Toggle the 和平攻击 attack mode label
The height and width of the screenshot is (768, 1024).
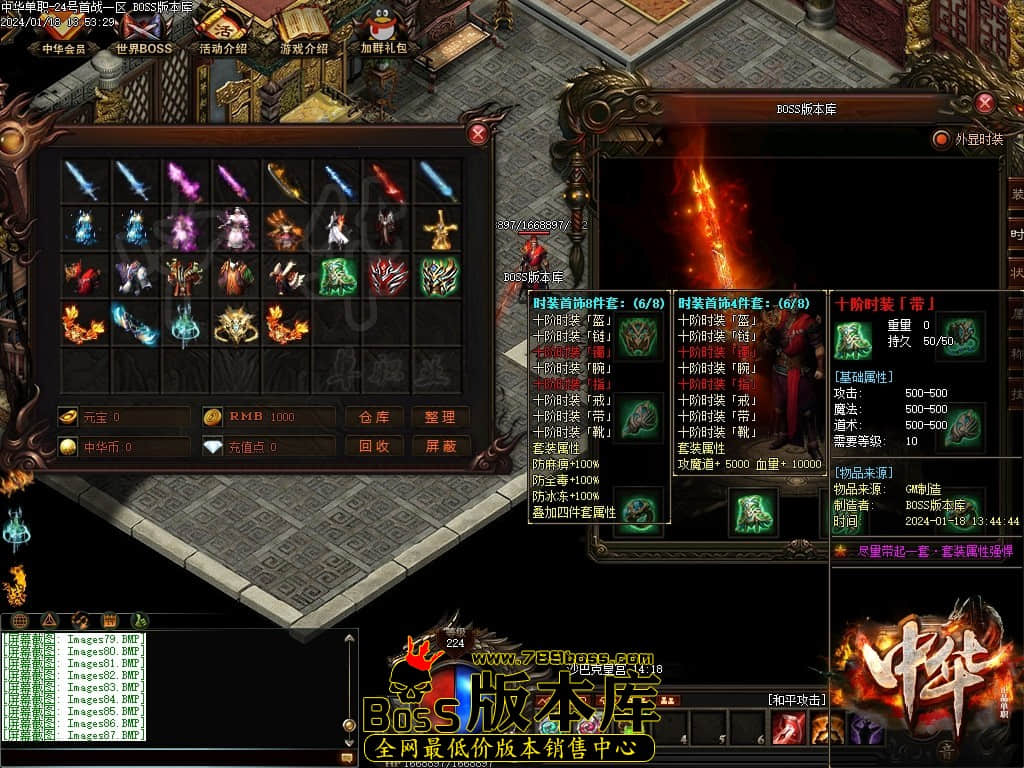click(797, 700)
